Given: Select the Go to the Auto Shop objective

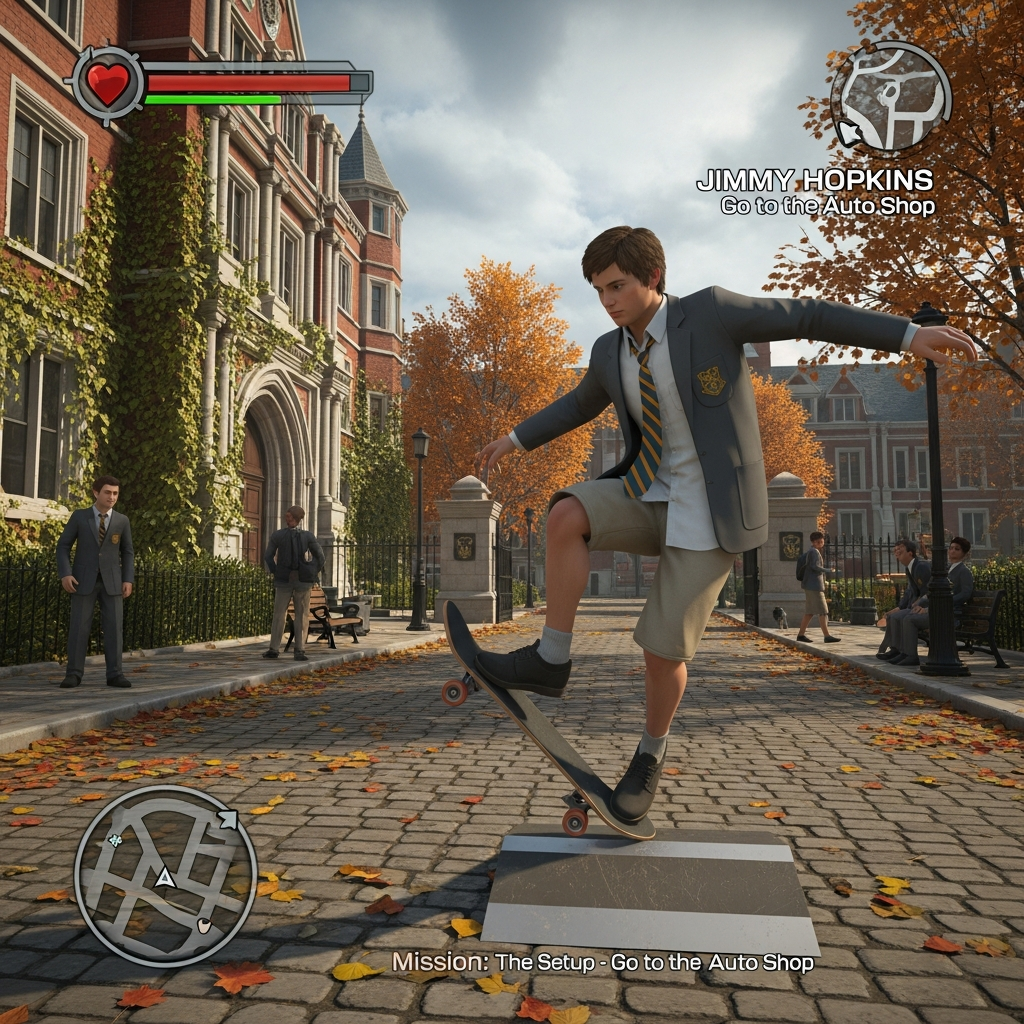Looking at the screenshot, I should (827, 207).
